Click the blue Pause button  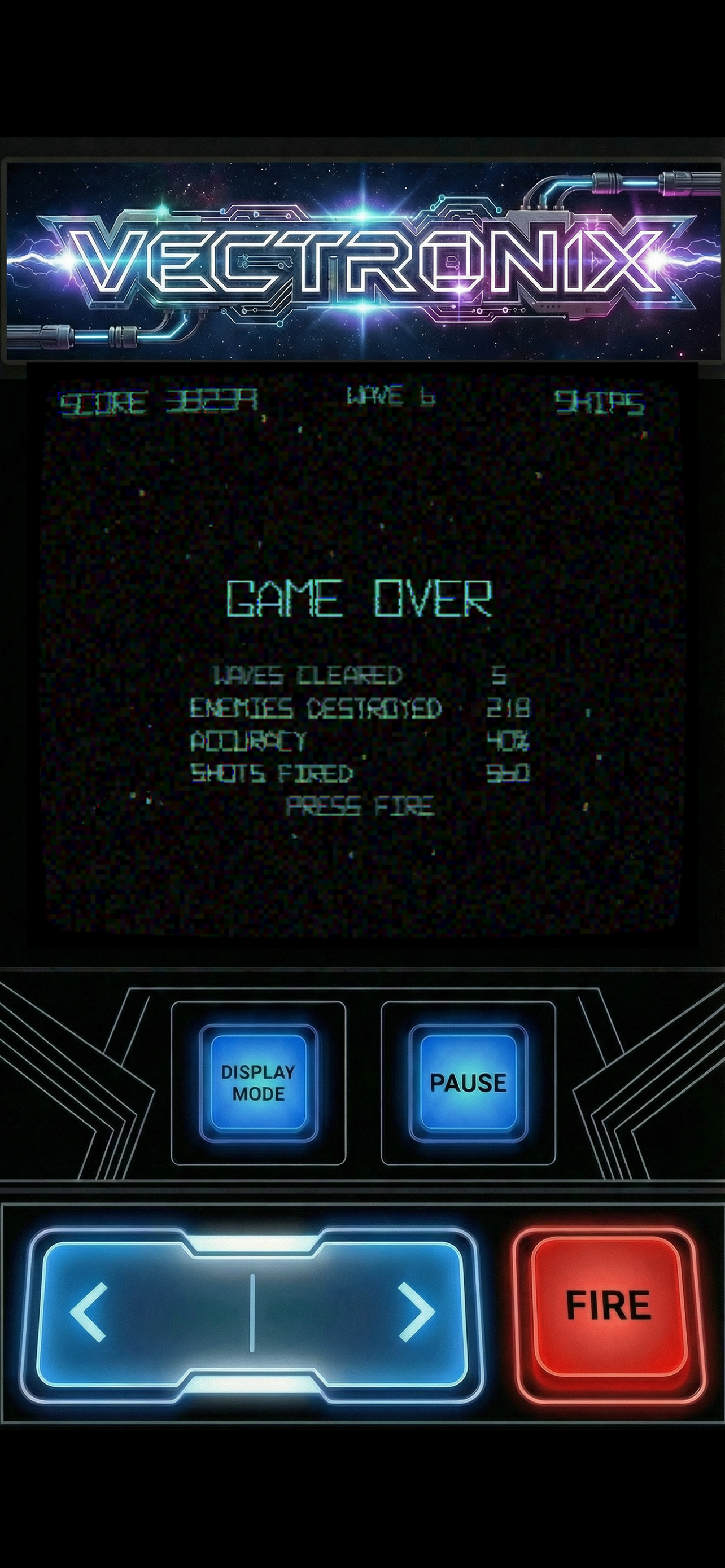click(468, 1082)
